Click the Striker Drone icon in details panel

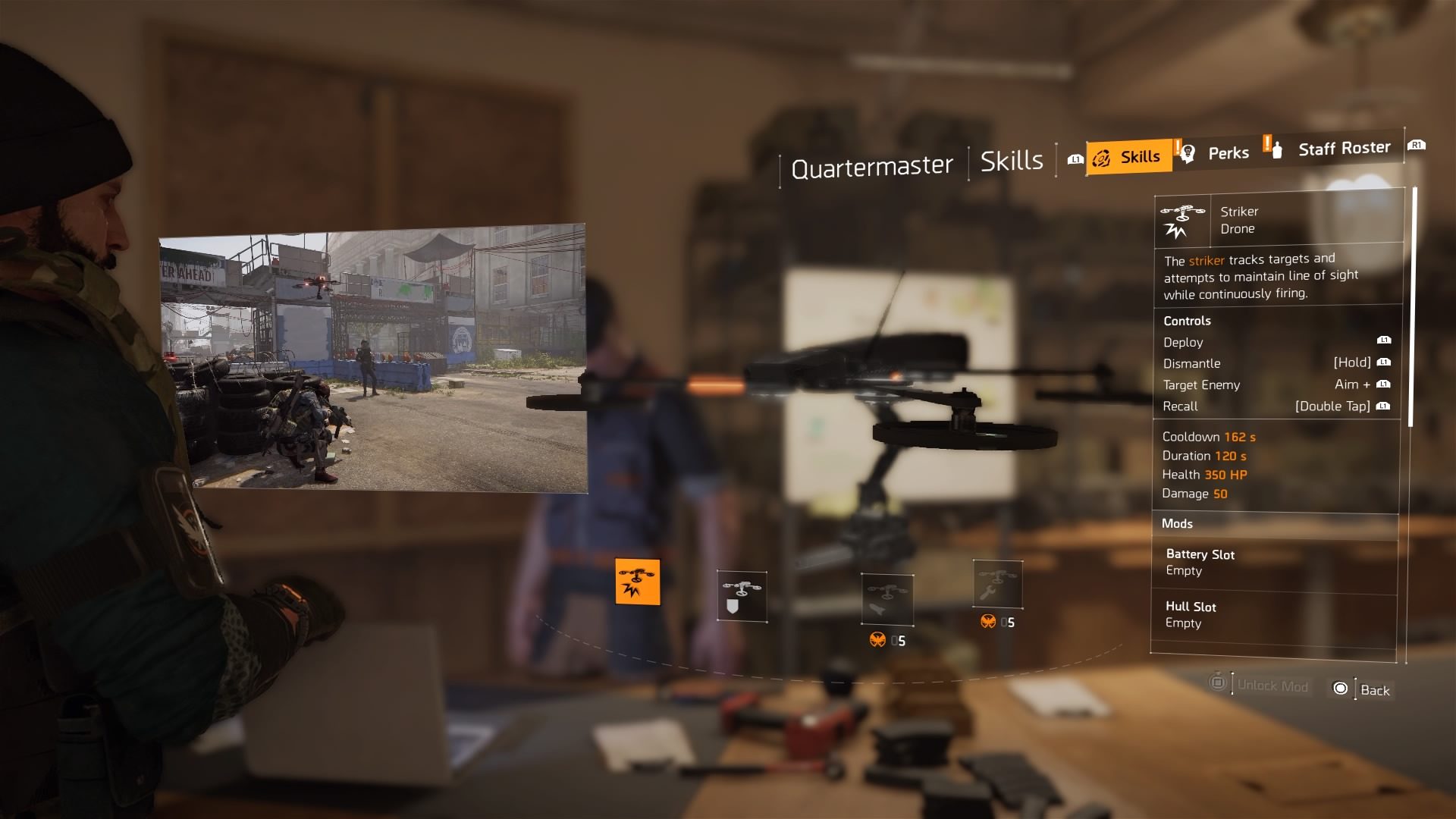pos(1182,219)
